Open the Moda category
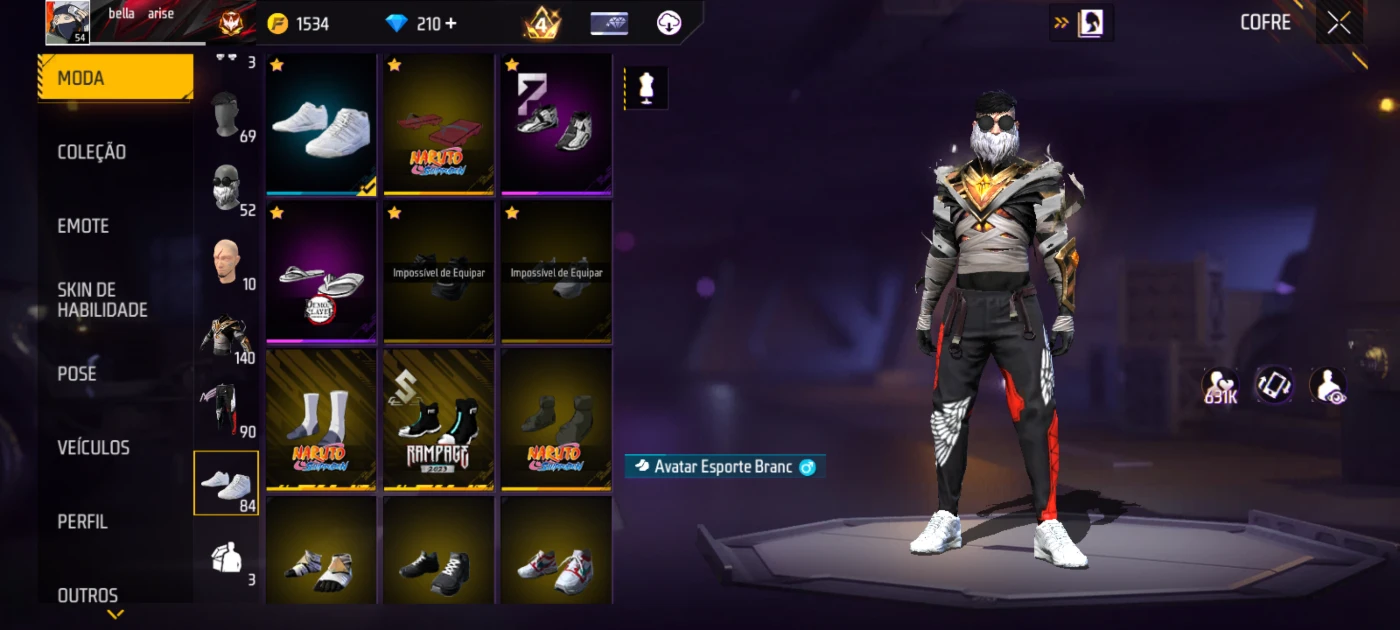This screenshot has height=630, width=1400. click(115, 78)
